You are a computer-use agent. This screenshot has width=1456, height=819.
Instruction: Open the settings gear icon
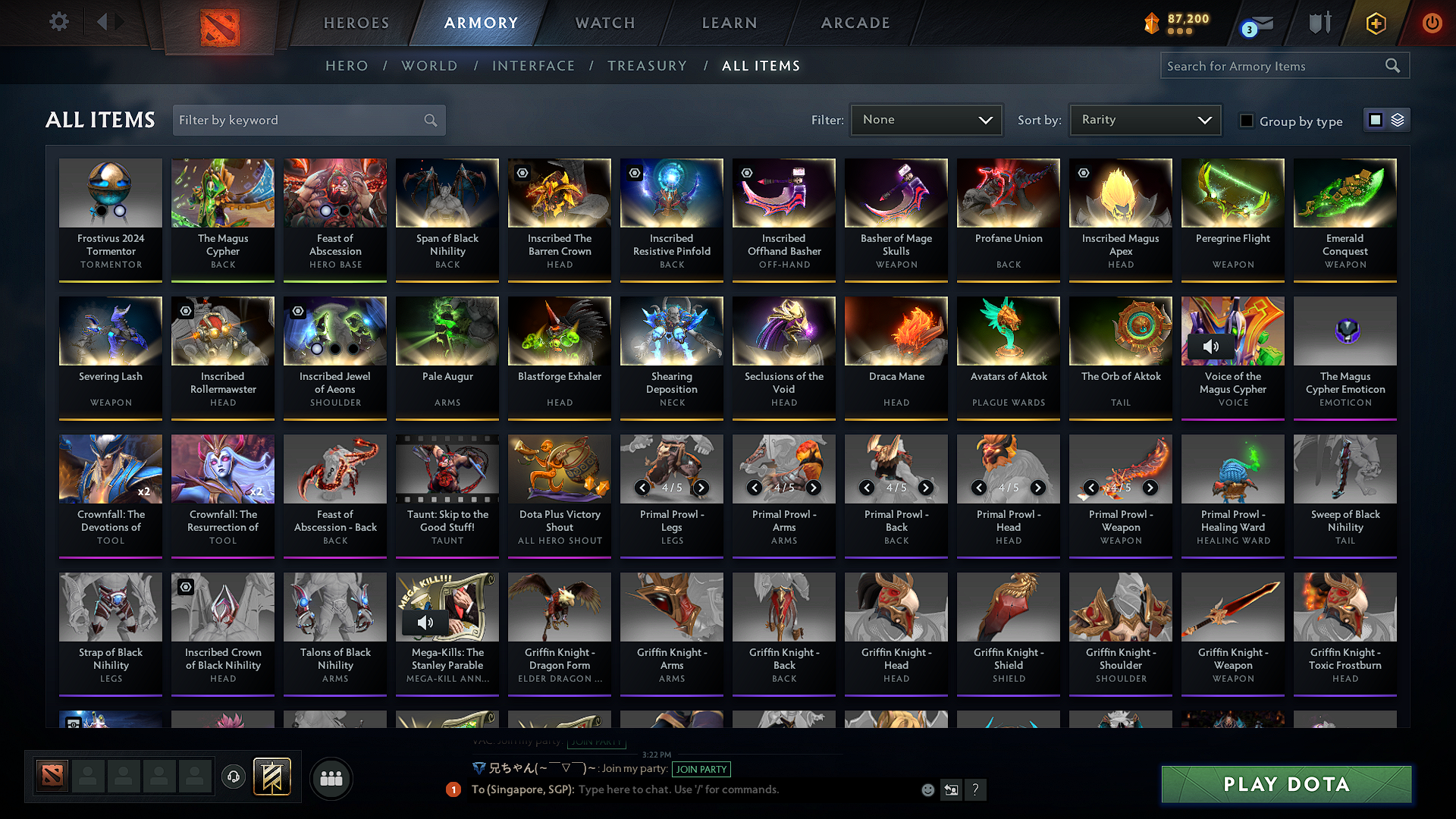58,22
